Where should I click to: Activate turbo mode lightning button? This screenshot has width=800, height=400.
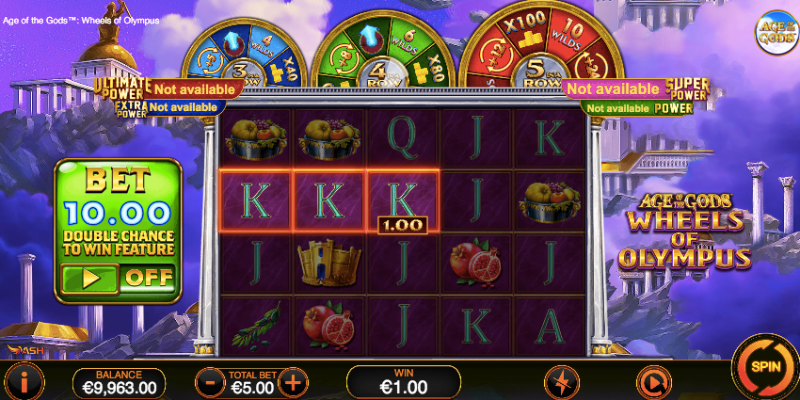pyautogui.click(x=560, y=382)
